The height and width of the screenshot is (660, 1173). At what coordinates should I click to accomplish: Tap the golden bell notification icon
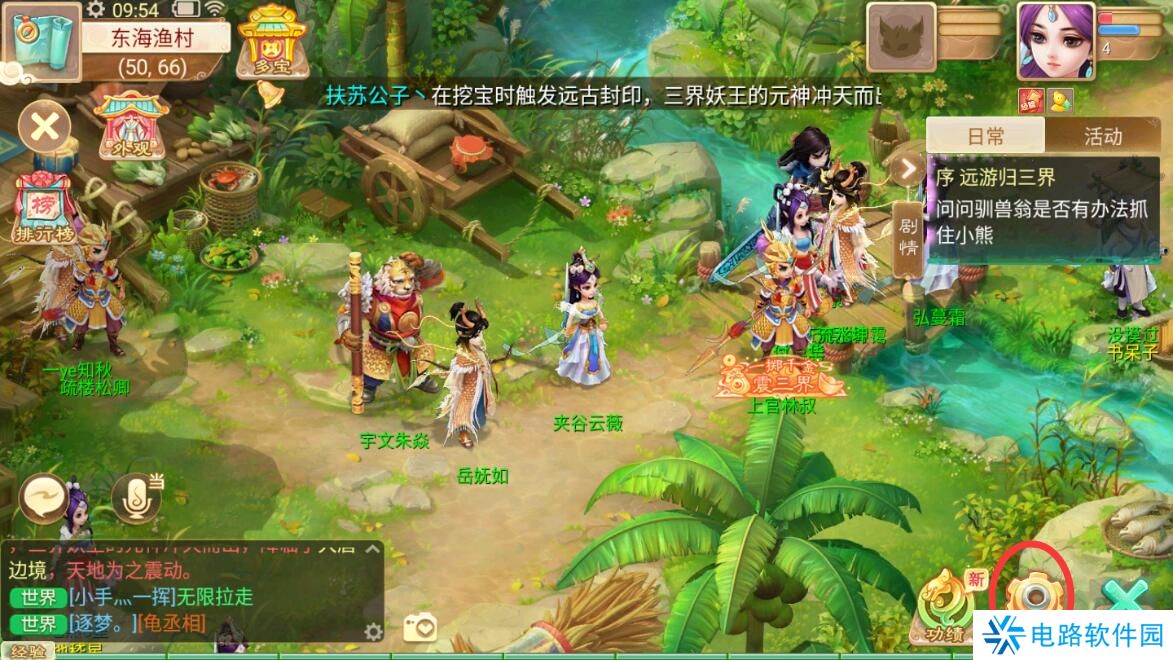268,94
